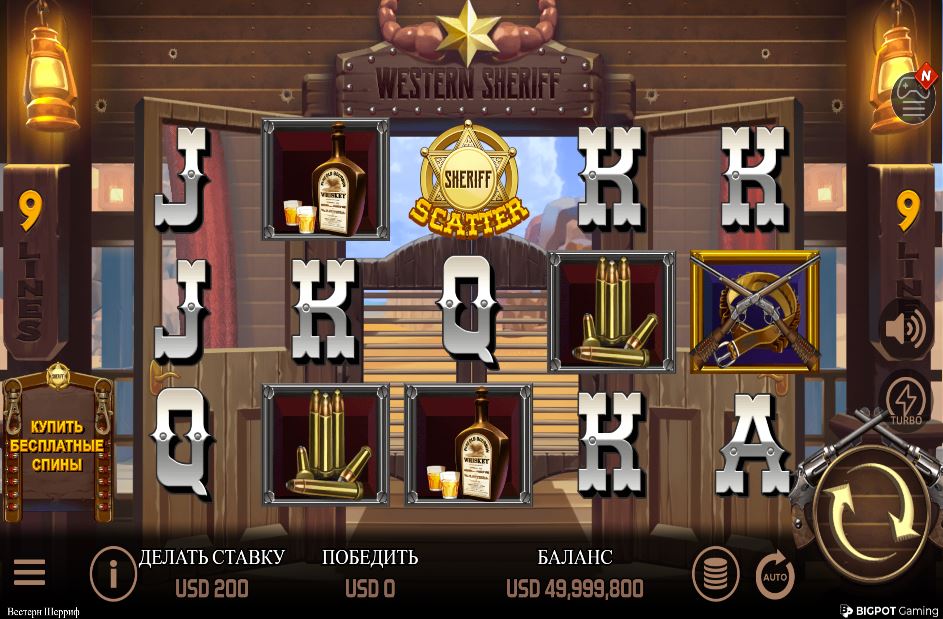This screenshot has height=619, width=943.
Task: Show the game info panel
Action: tap(113, 574)
